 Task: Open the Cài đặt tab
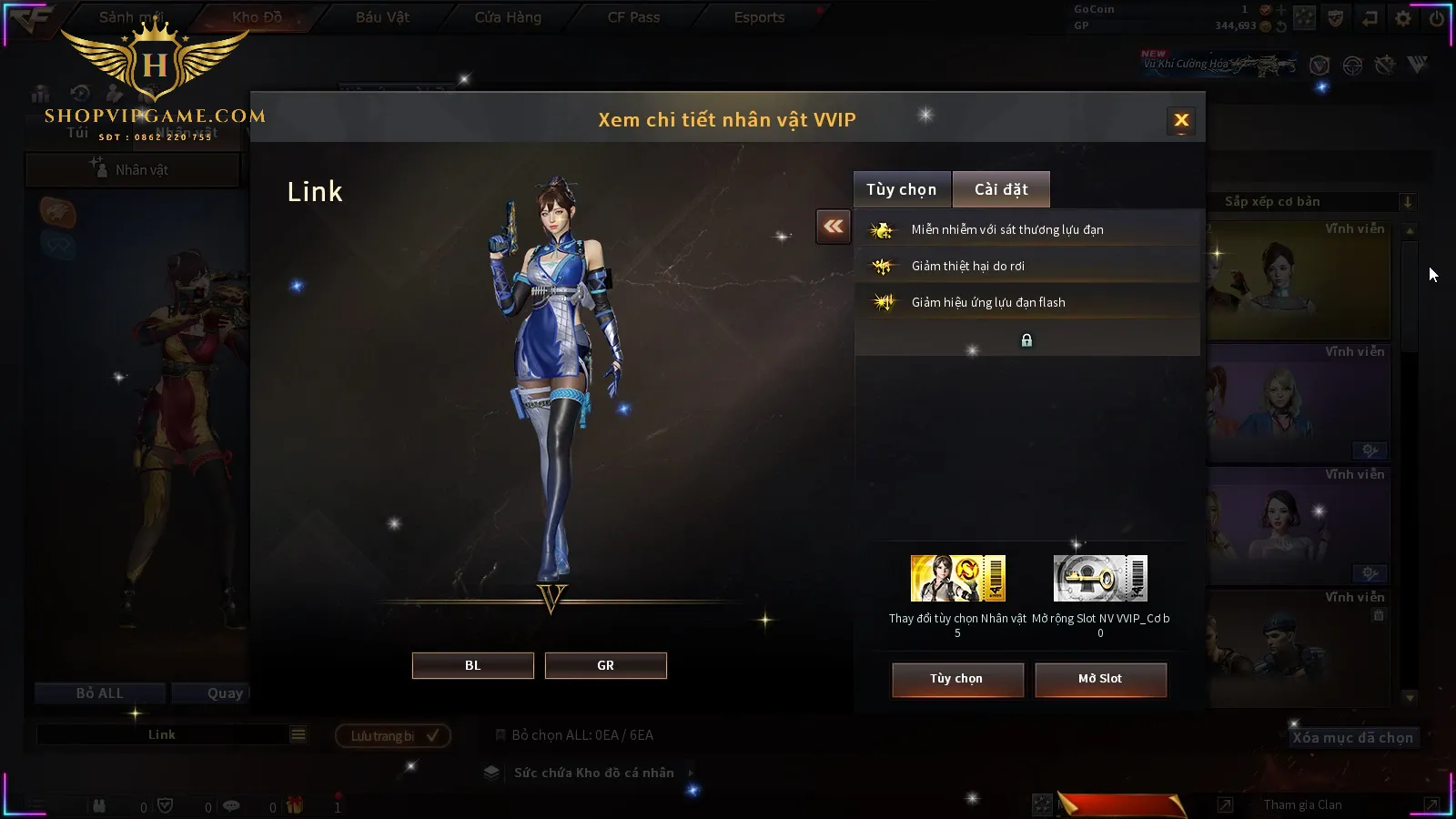click(1001, 189)
